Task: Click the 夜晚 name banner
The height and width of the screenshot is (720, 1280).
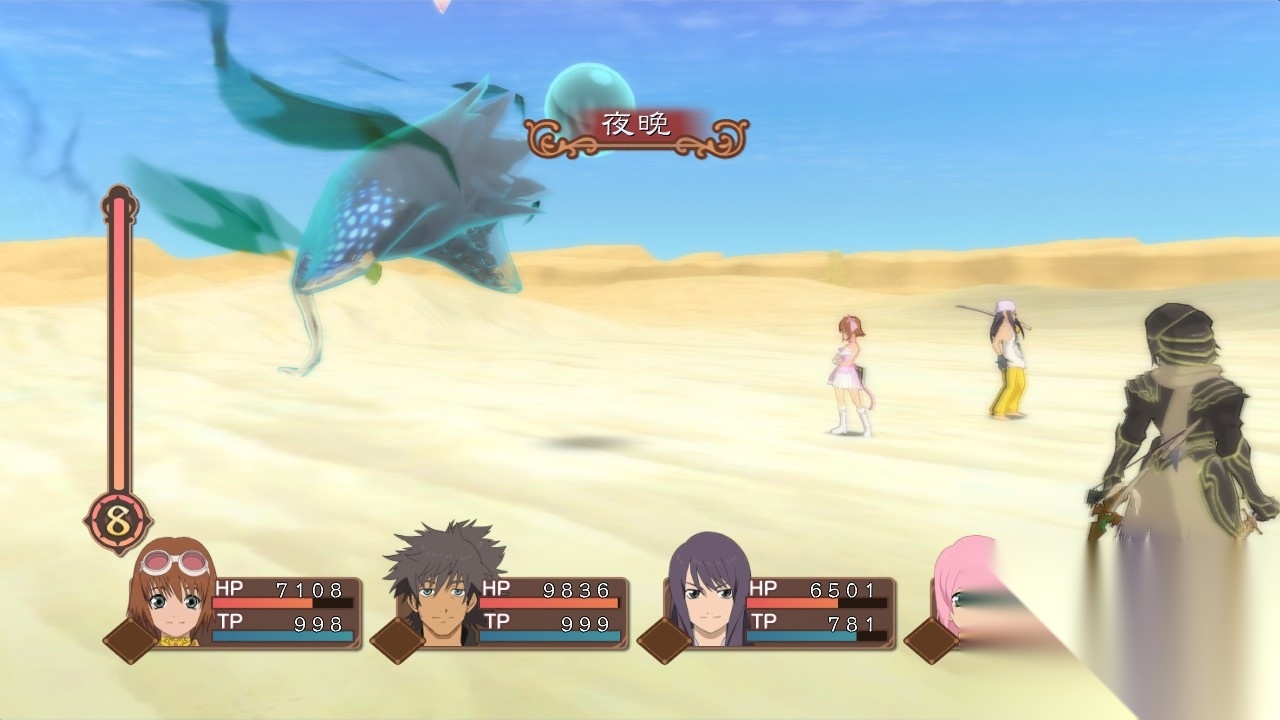Action: click(x=636, y=125)
